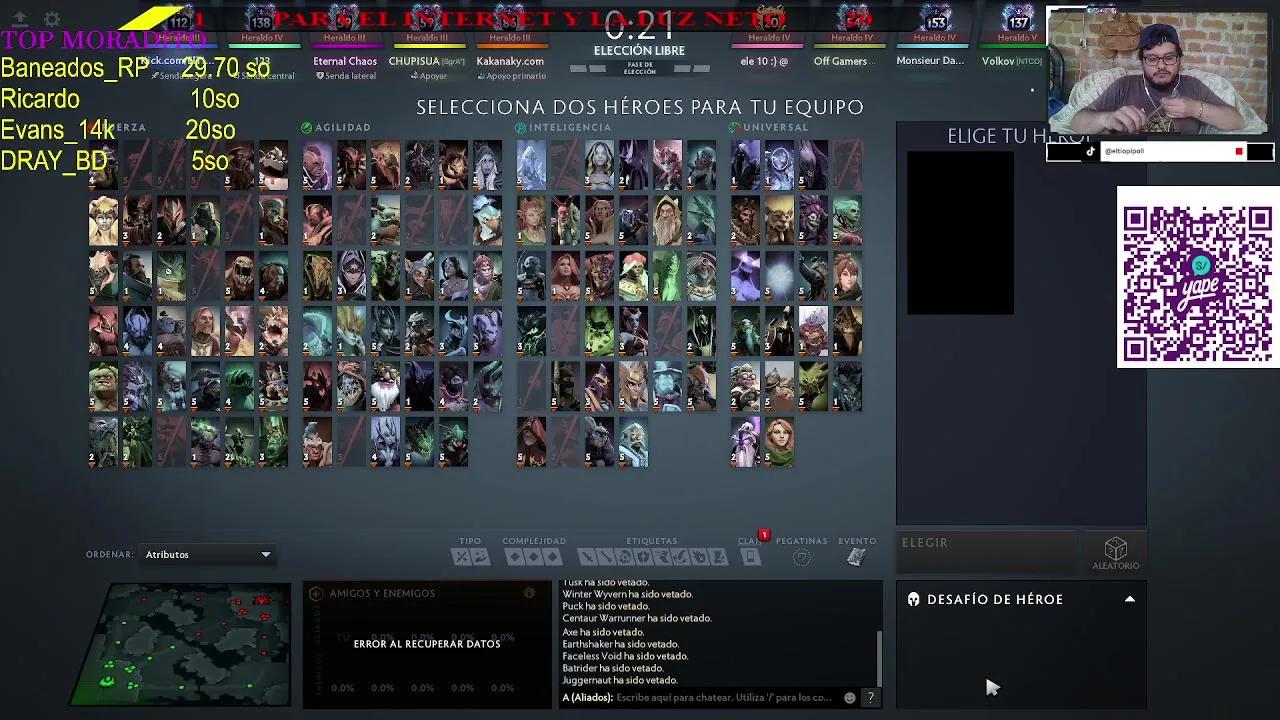Viewport: 1280px width, 720px height.
Task: Open the Atributos sort dropdown
Action: (x=207, y=554)
